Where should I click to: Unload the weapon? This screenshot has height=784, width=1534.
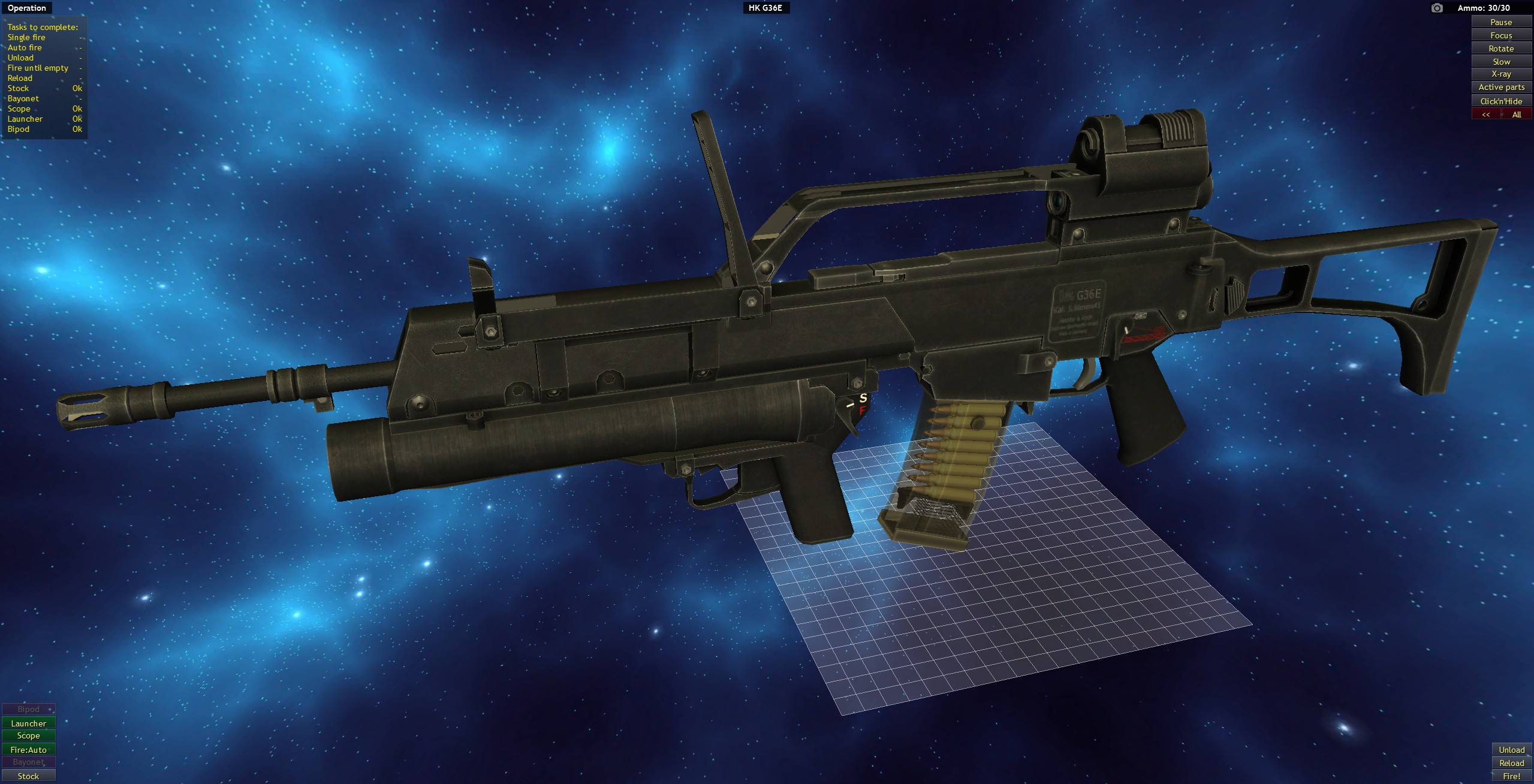(x=1511, y=750)
